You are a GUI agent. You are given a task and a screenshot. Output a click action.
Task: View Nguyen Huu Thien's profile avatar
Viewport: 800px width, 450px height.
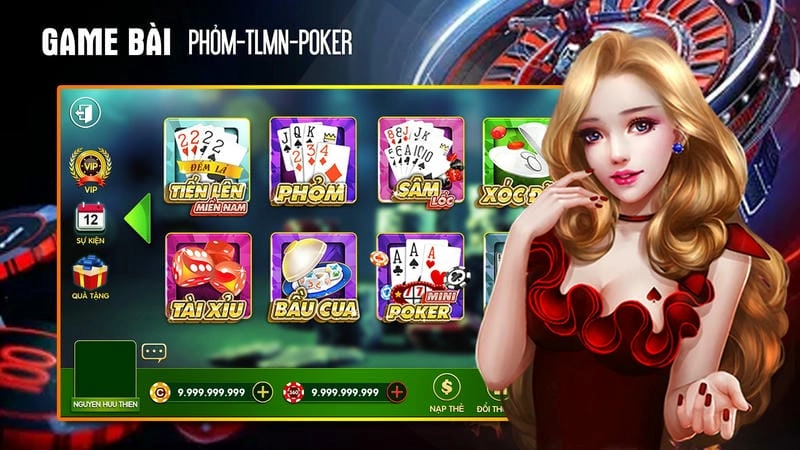pos(104,372)
